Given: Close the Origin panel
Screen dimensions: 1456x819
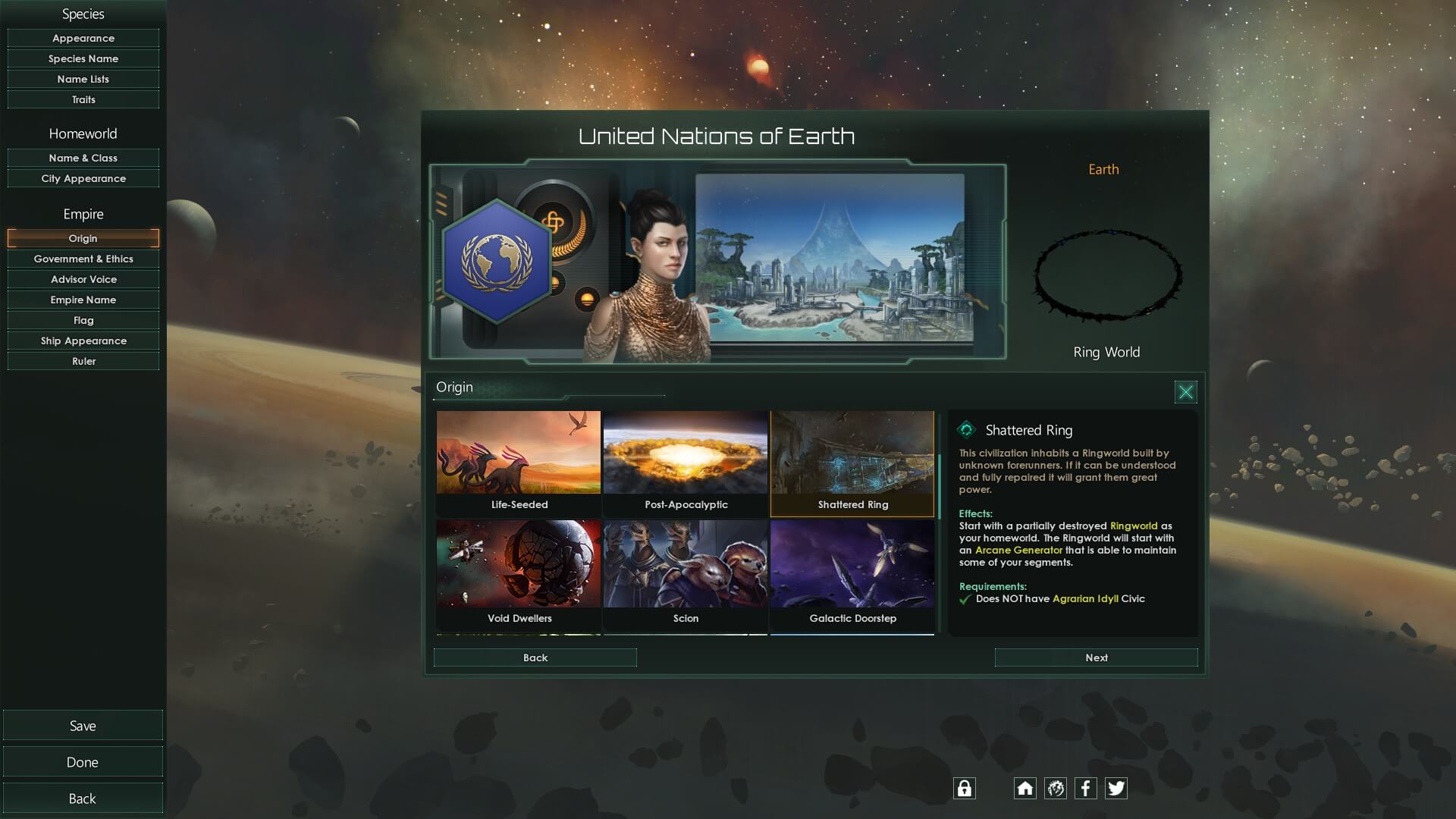Looking at the screenshot, I should [1185, 392].
